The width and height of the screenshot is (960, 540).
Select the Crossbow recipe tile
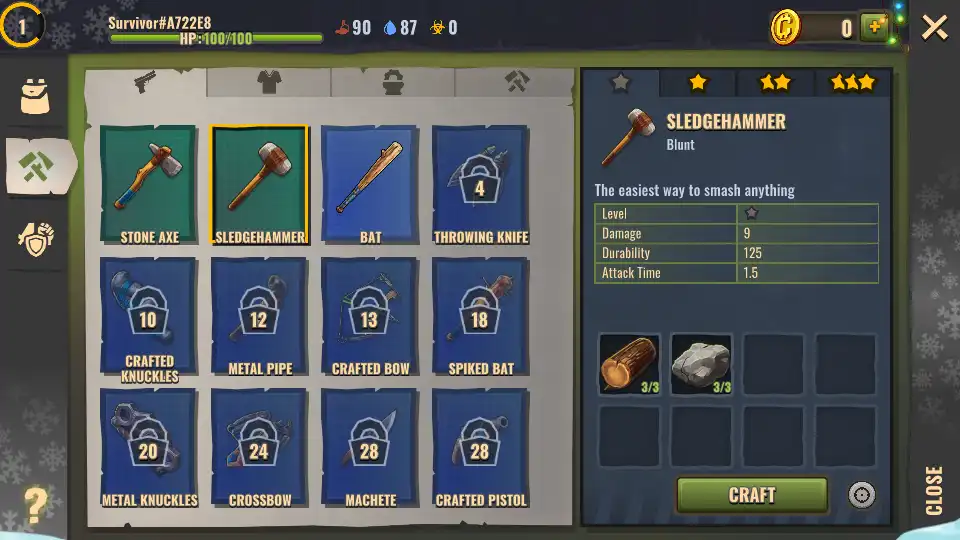pos(260,450)
